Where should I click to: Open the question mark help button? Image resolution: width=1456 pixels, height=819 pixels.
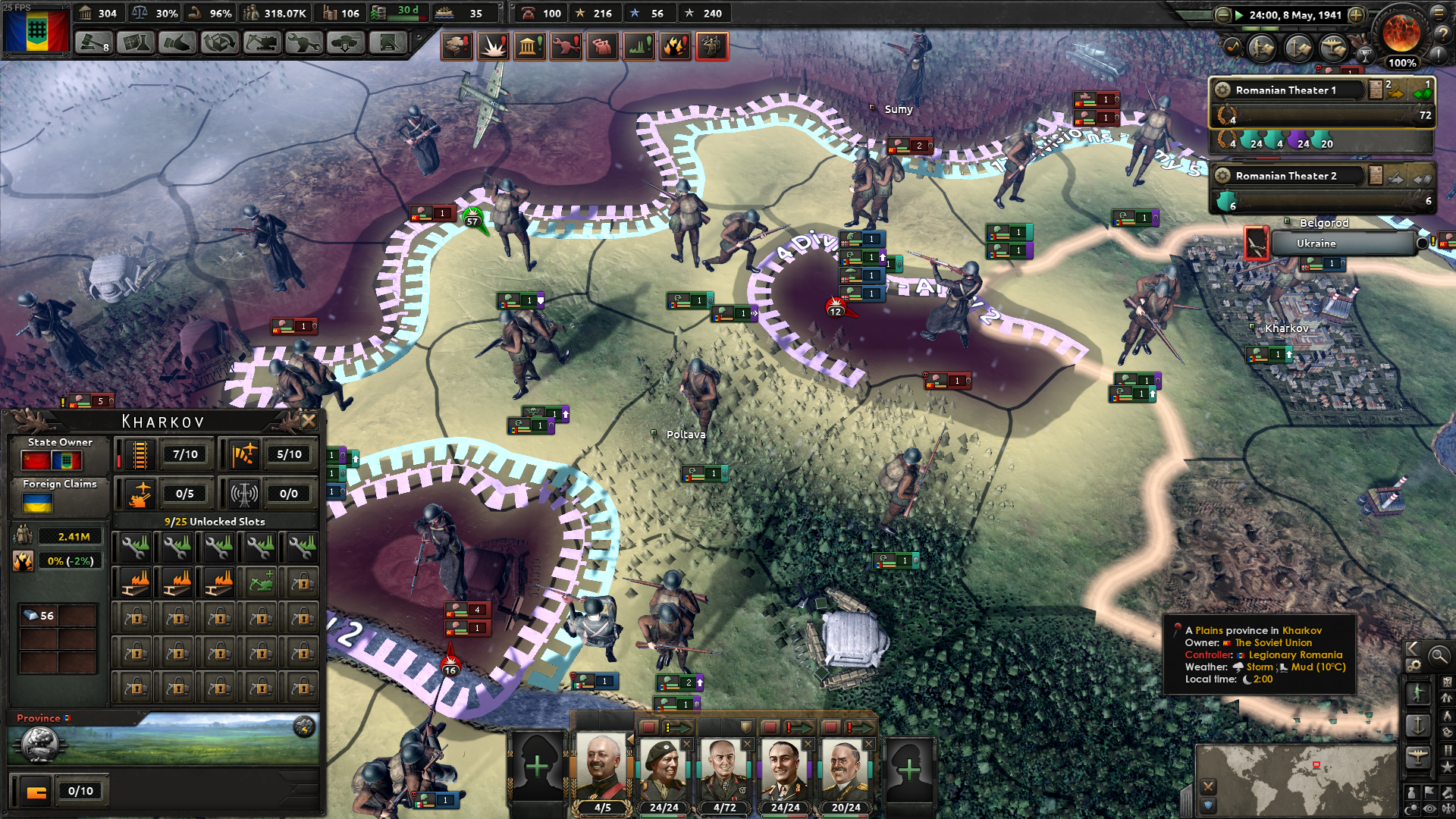click(1444, 33)
